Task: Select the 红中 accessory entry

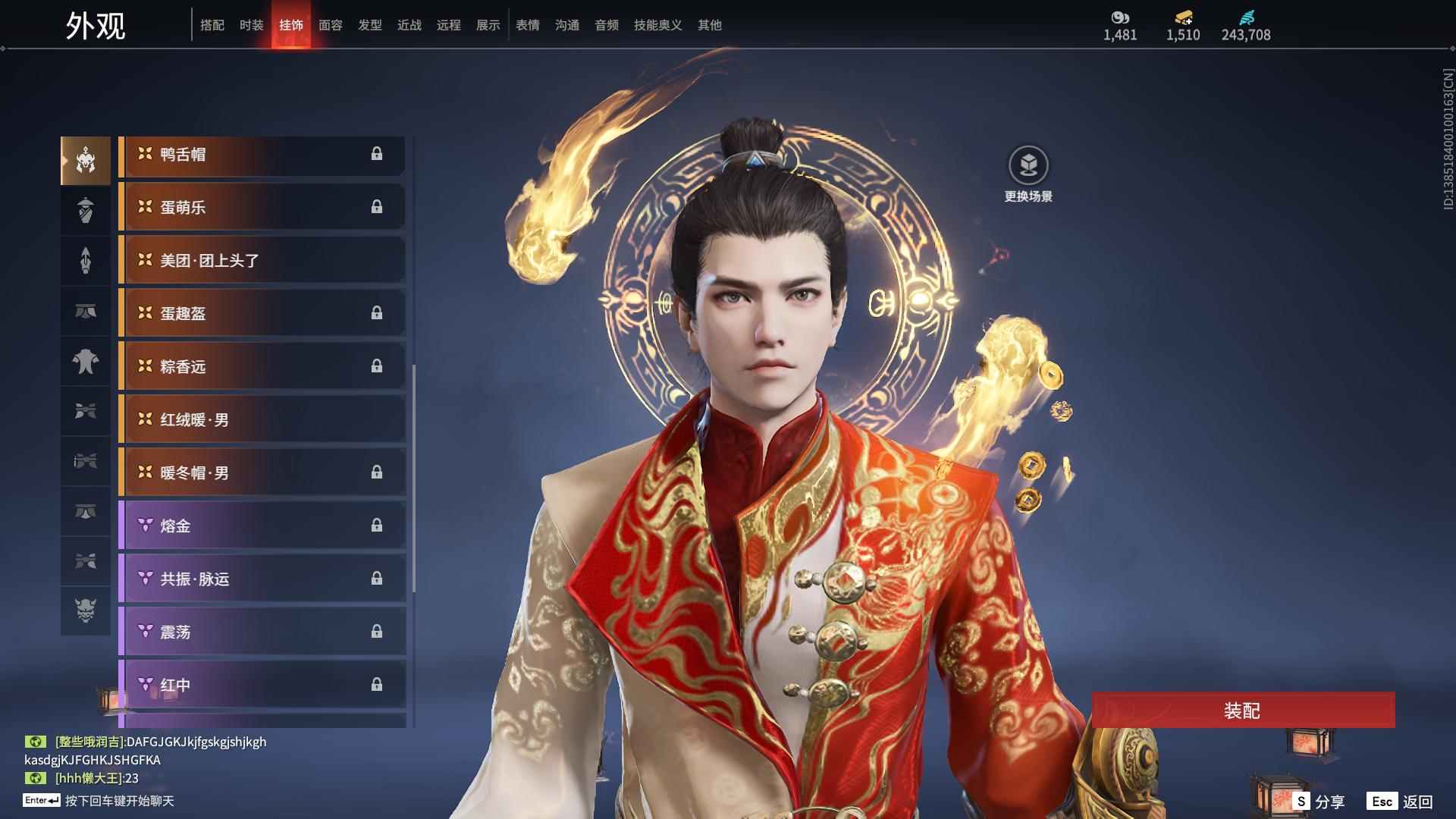Action: pos(262,684)
